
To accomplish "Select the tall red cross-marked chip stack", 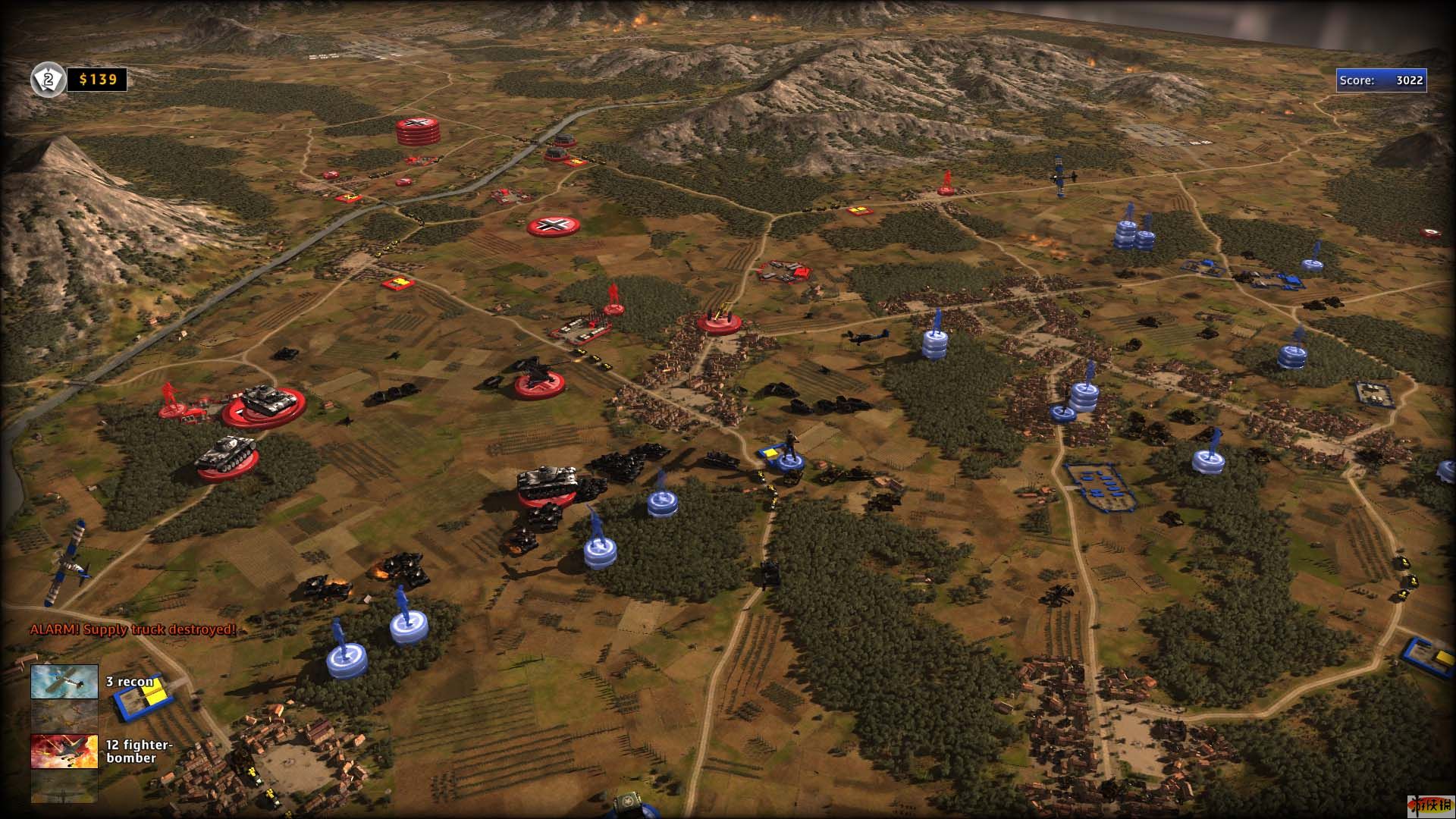I will pyautogui.click(x=417, y=130).
